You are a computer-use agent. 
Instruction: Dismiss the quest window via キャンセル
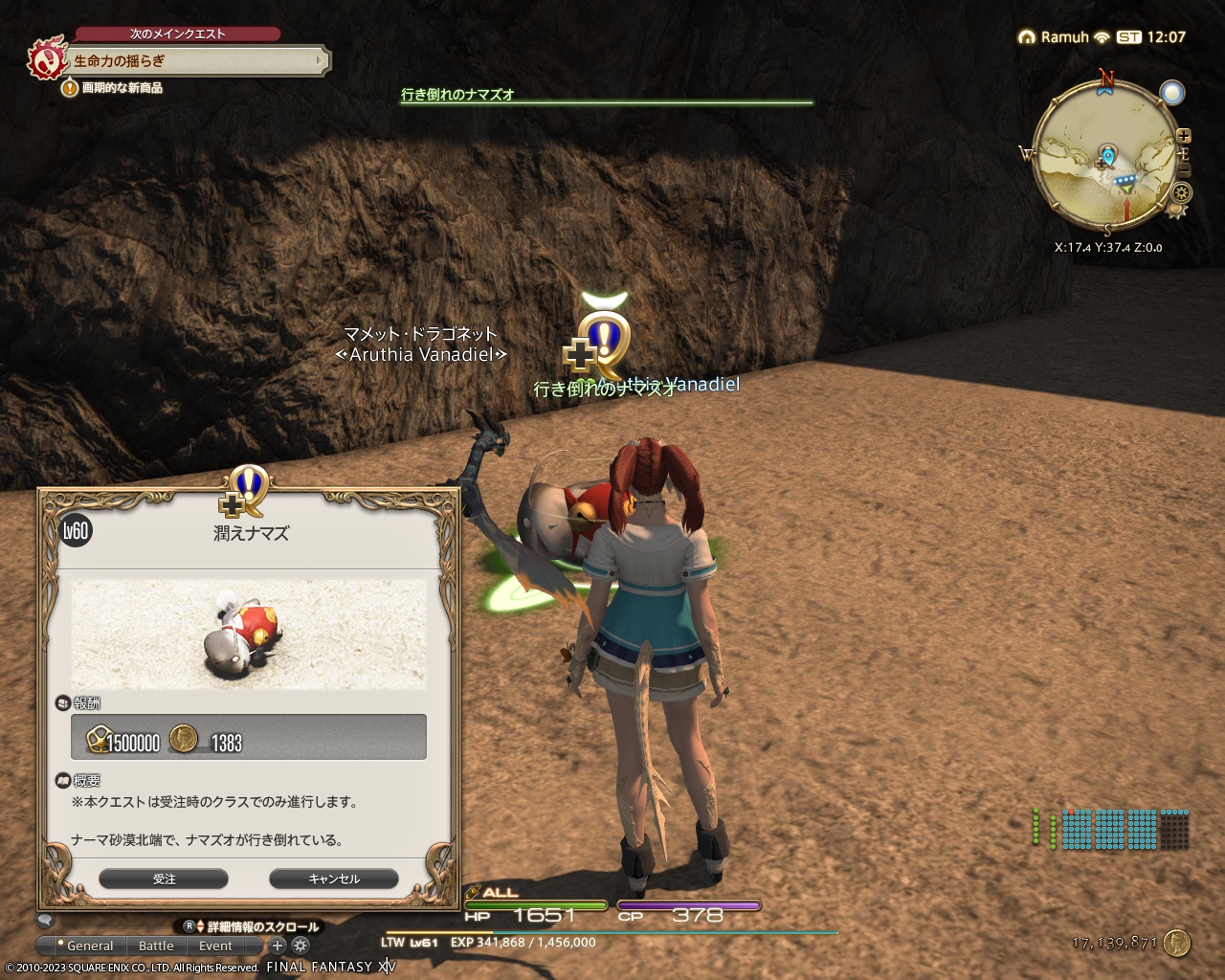click(x=334, y=879)
